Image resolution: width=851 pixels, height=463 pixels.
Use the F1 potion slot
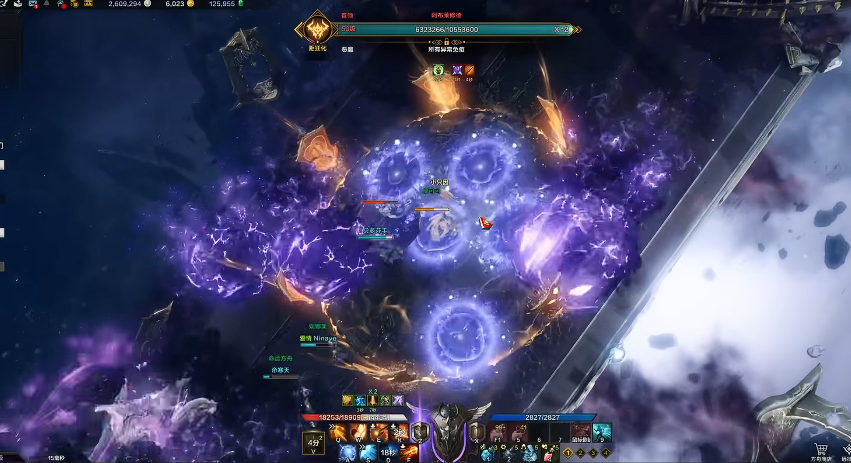click(x=497, y=432)
